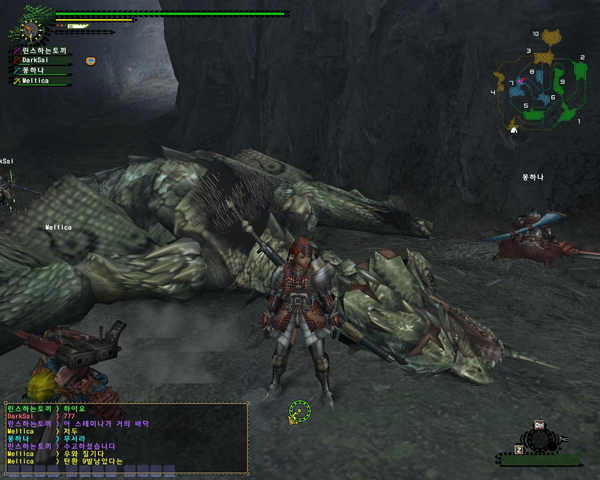Choose DarkSsi in the party list
The image size is (600, 480).
tap(36, 60)
